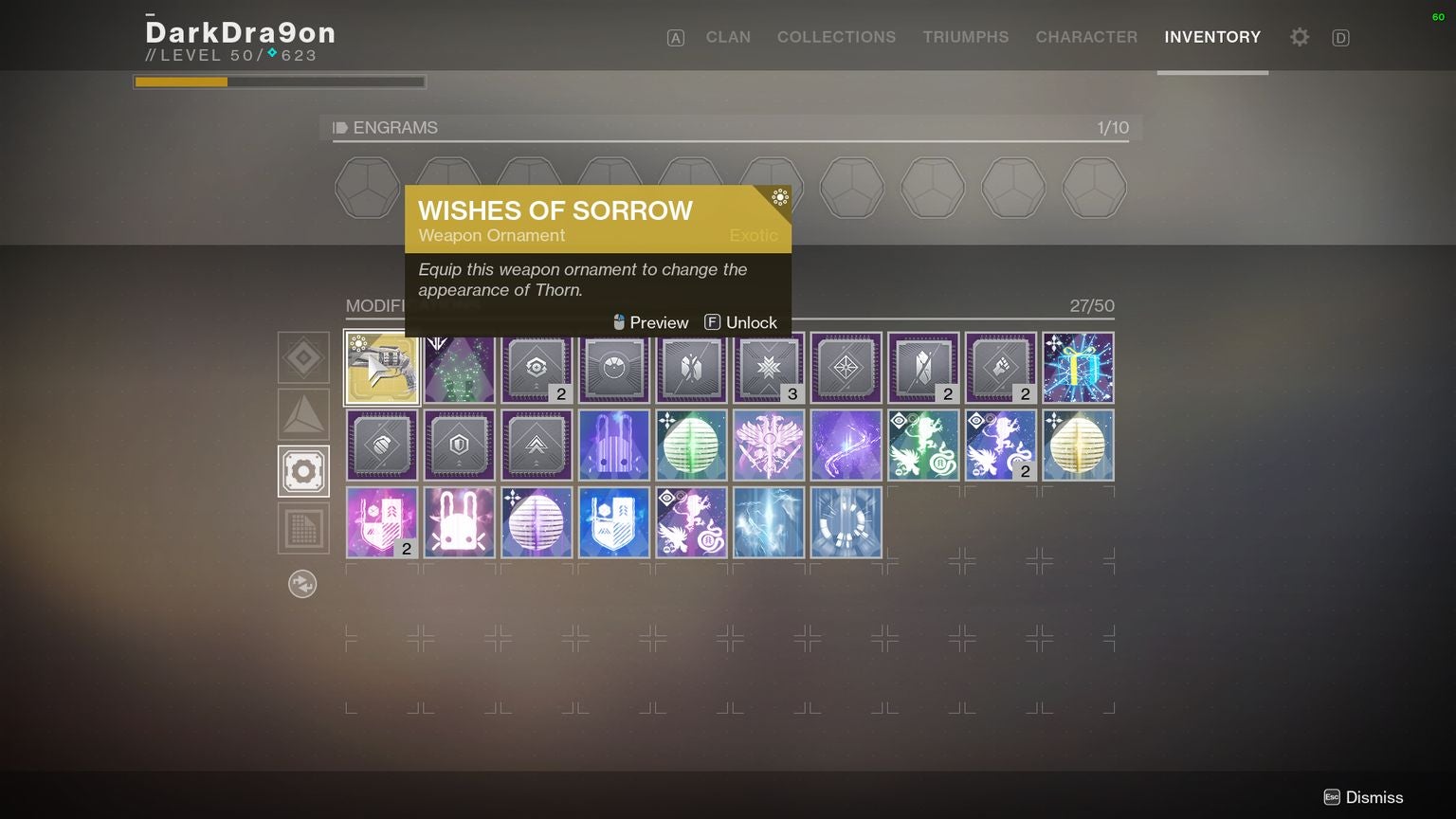This screenshot has width=1456, height=819.
Task: Open the Triumphs tab
Action: 965,37
